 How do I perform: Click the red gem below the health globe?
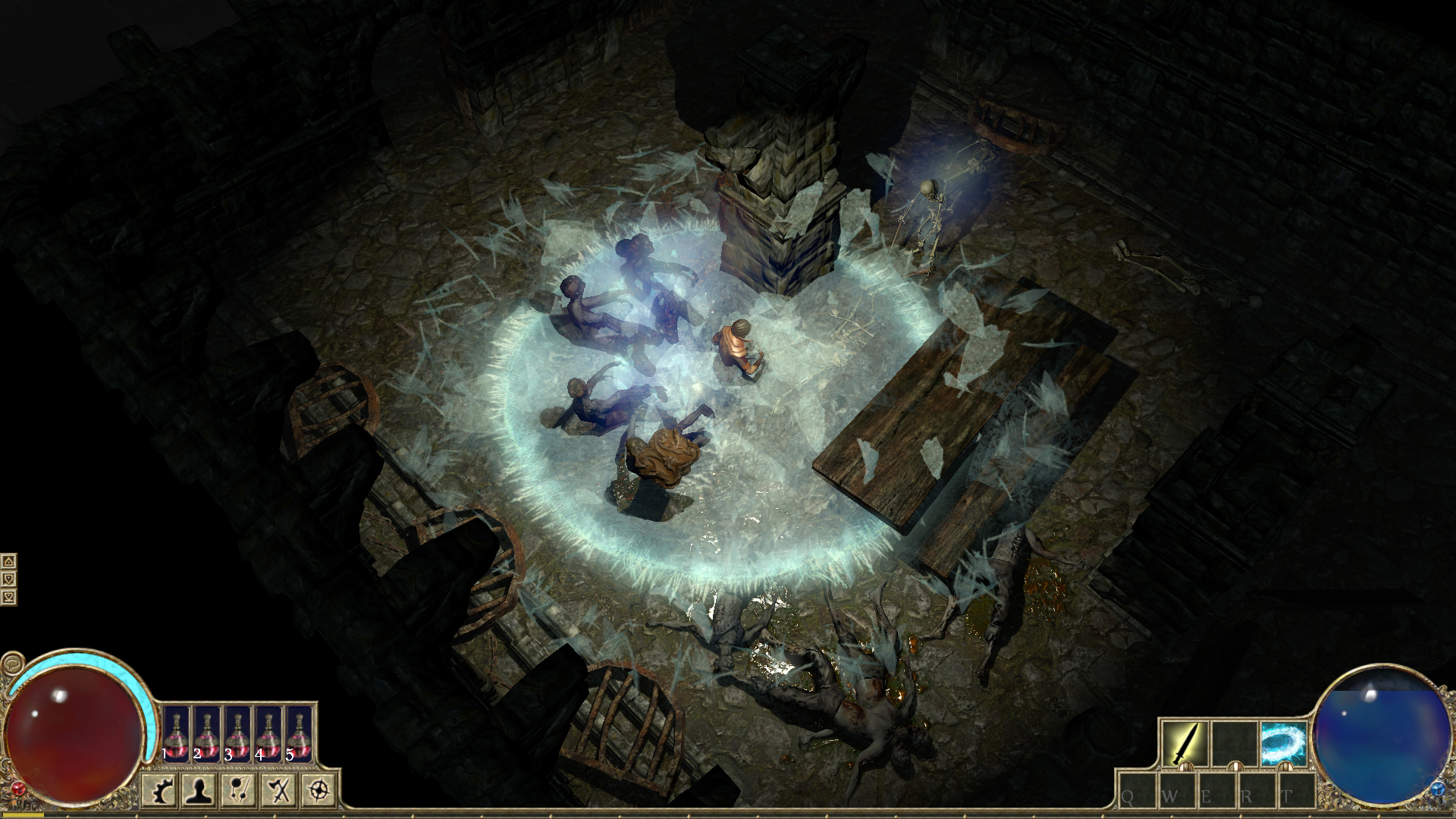click(17, 787)
